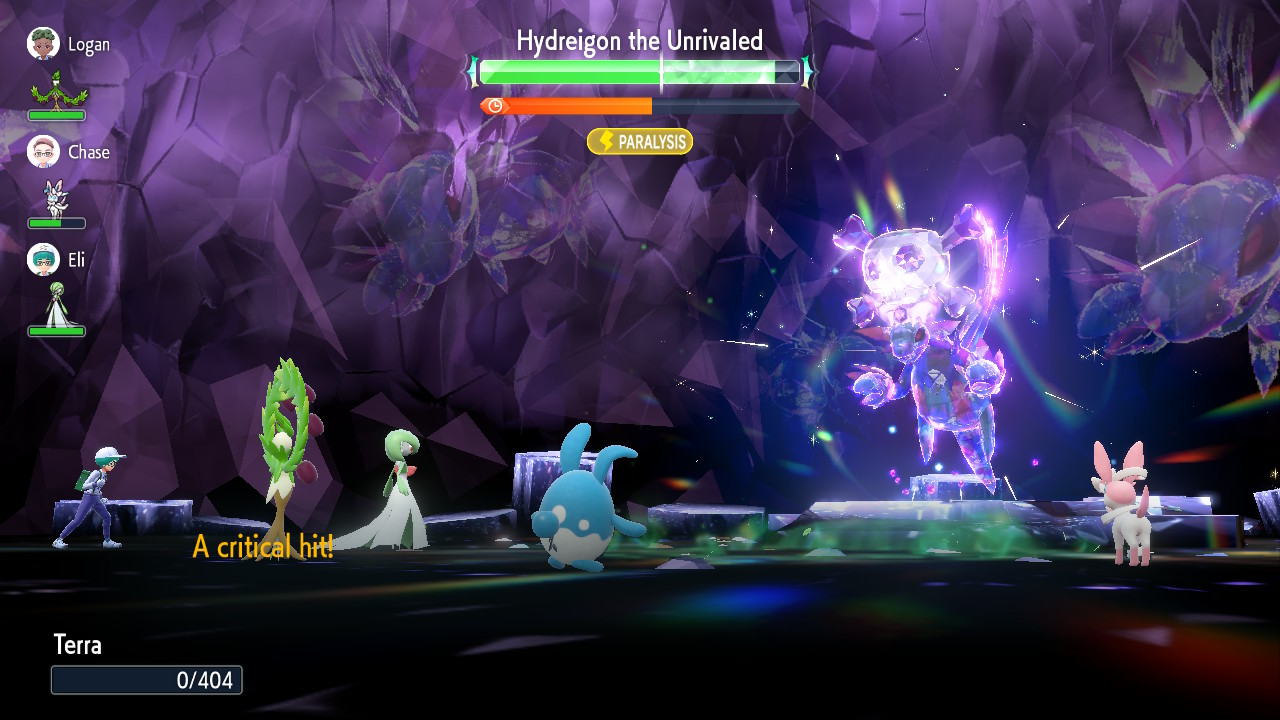Click Eli's Gardevoir party icon
1280x720 pixels.
click(57, 305)
